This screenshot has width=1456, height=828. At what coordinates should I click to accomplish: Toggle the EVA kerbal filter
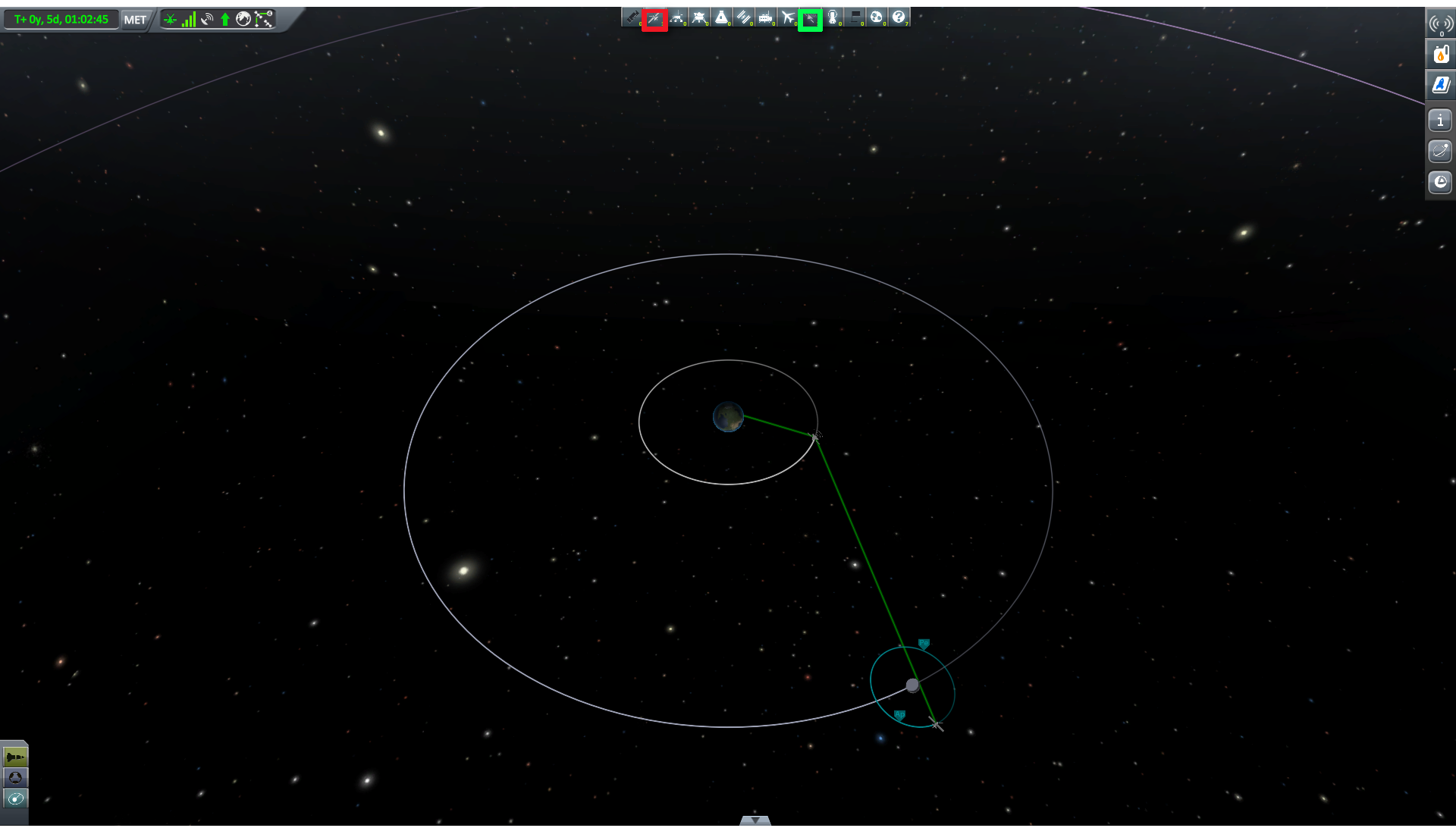(833, 17)
